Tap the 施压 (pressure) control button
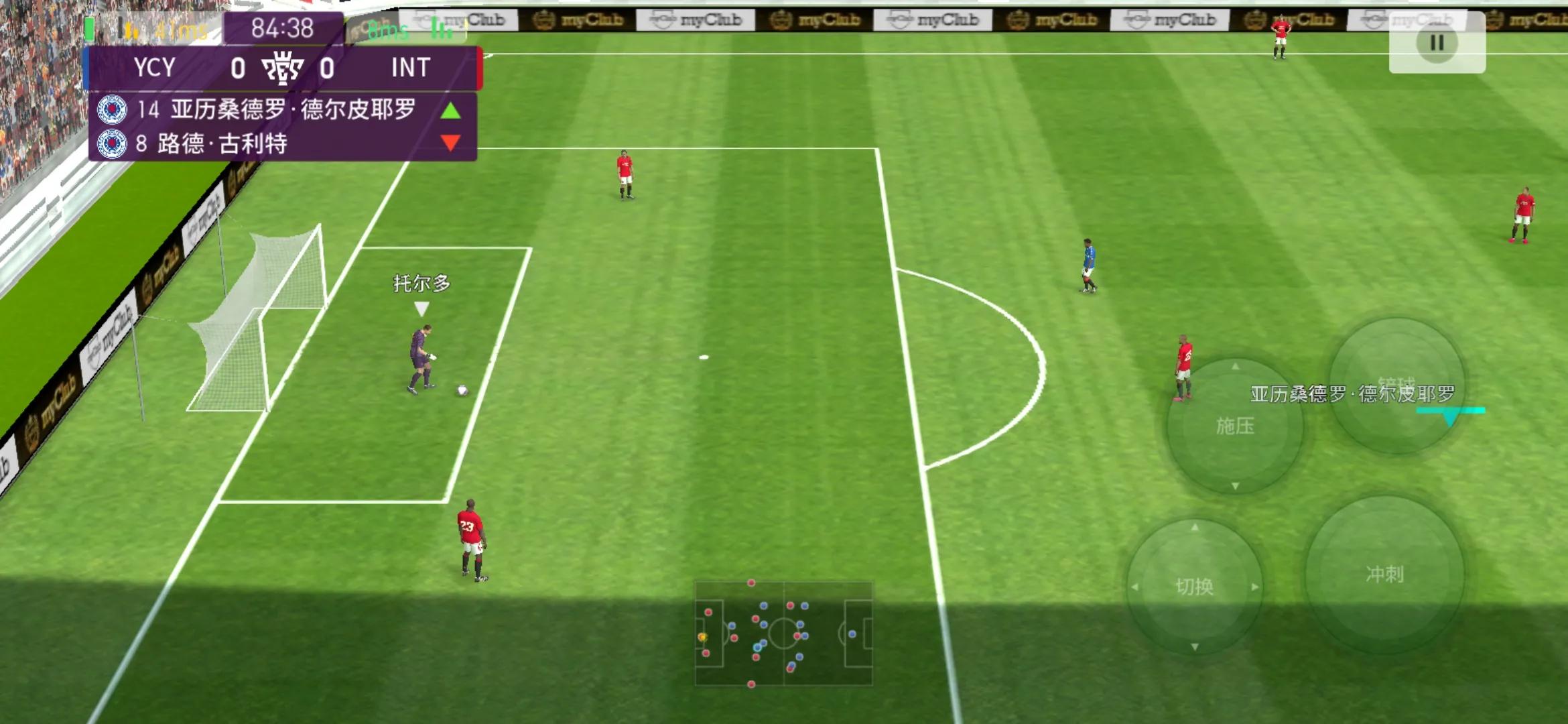 1234,426
